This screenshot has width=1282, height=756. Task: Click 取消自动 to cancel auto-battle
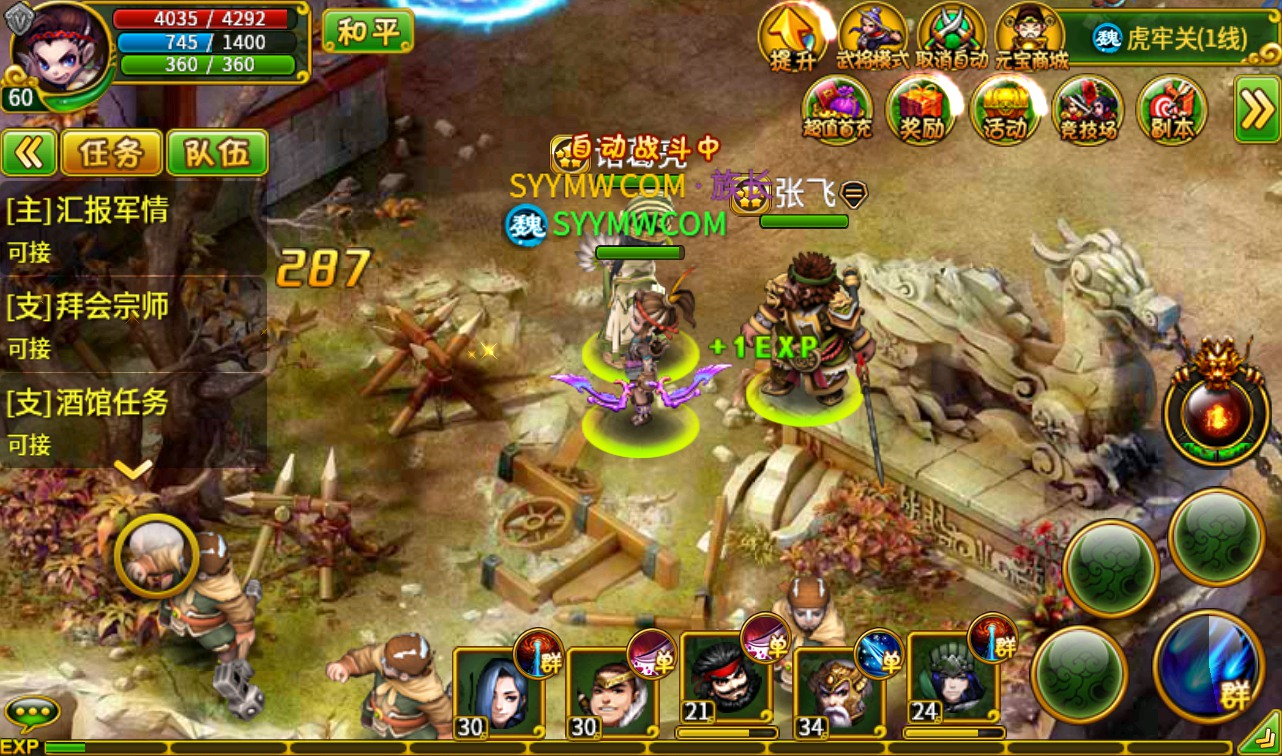click(x=951, y=36)
